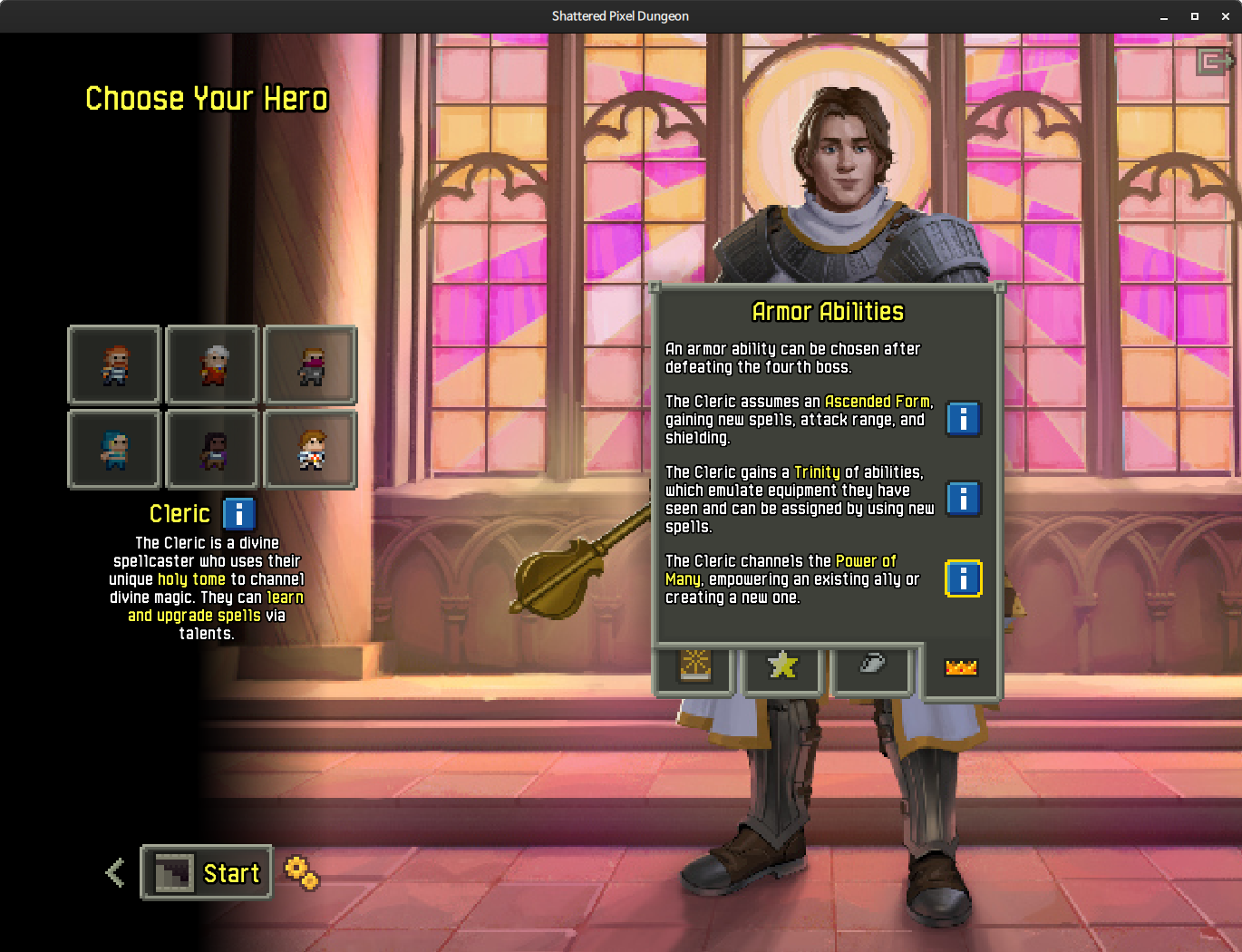Select the Warrior hero tile
1242x952 pixels.
pos(114,365)
